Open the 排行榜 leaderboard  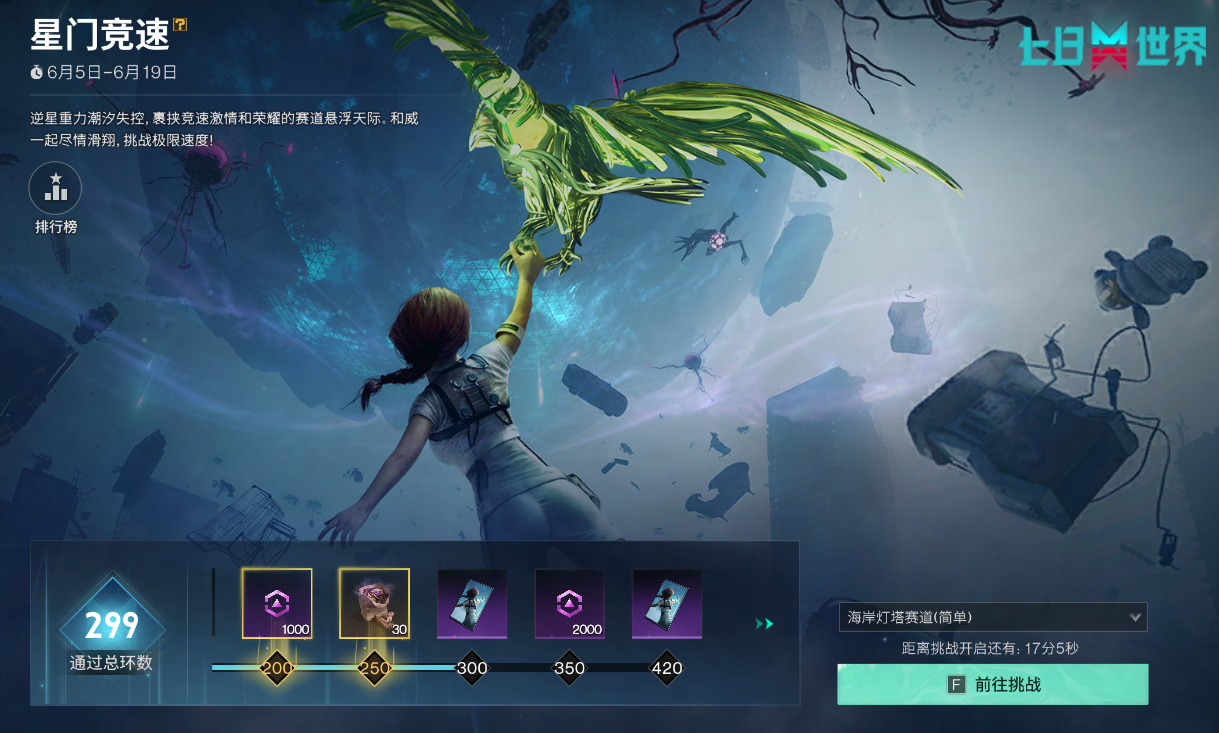56,190
